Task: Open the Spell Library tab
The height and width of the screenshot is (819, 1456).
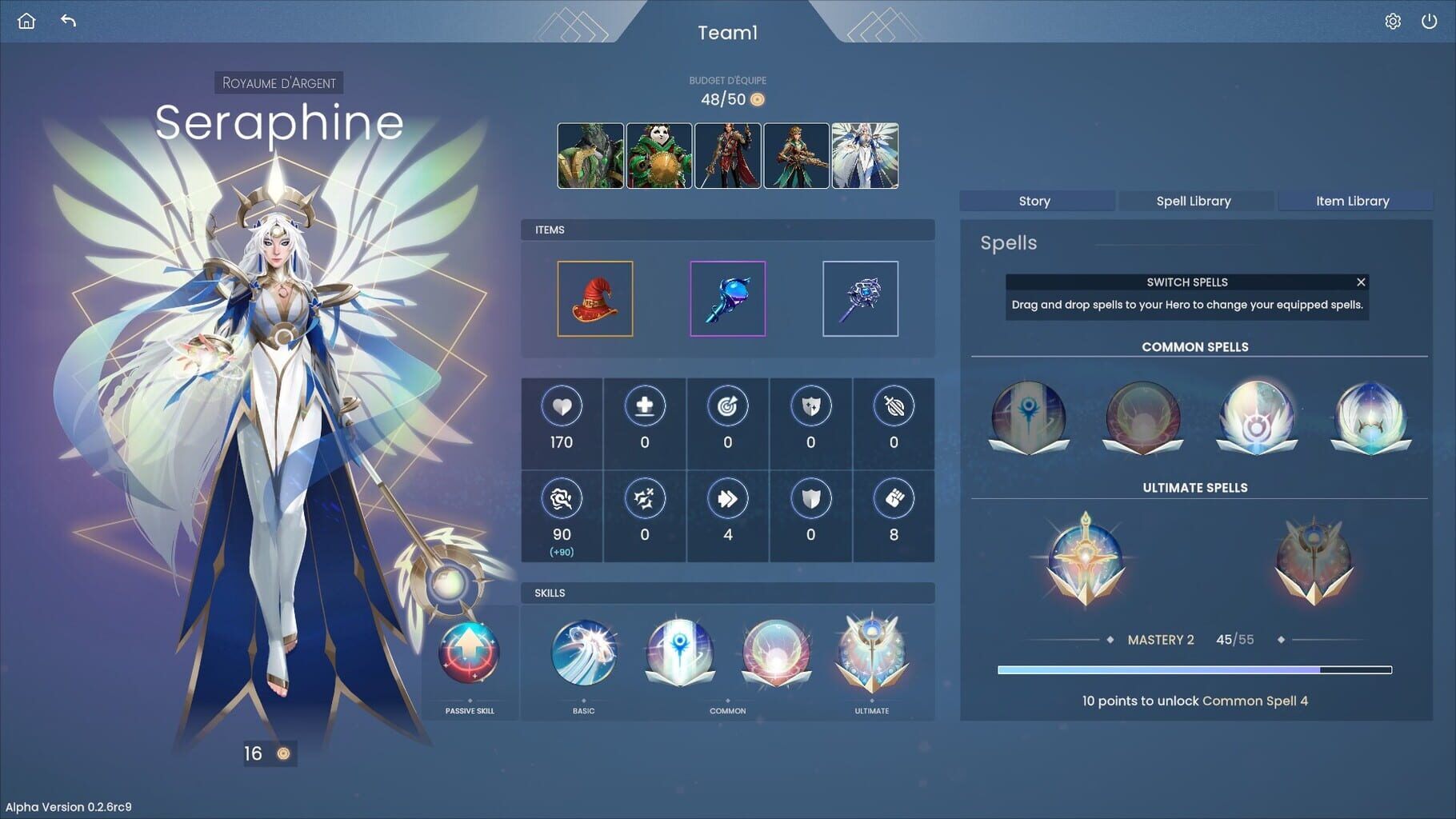Action: coord(1193,201)
